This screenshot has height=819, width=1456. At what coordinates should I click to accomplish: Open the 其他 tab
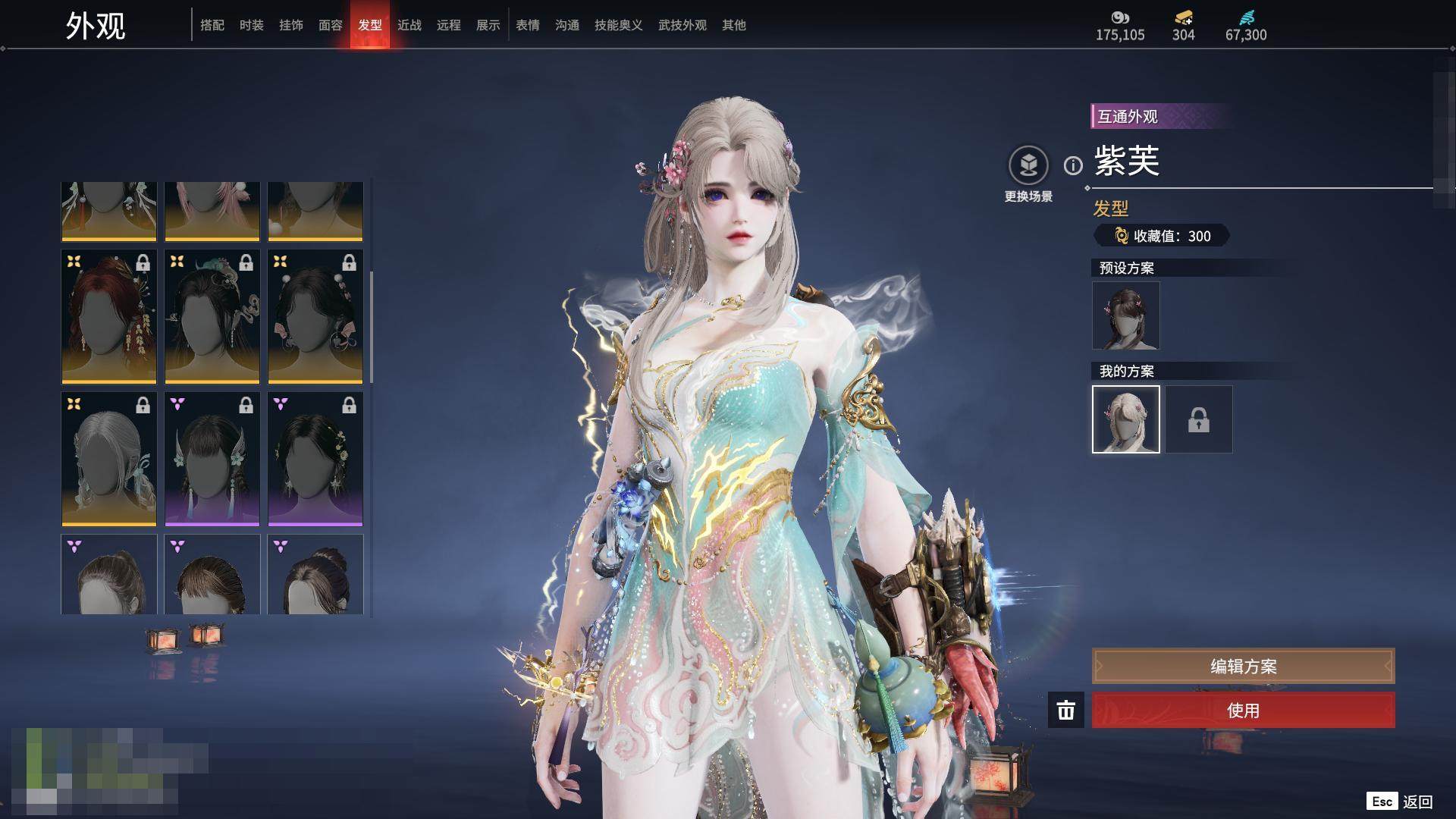(733, 25)
